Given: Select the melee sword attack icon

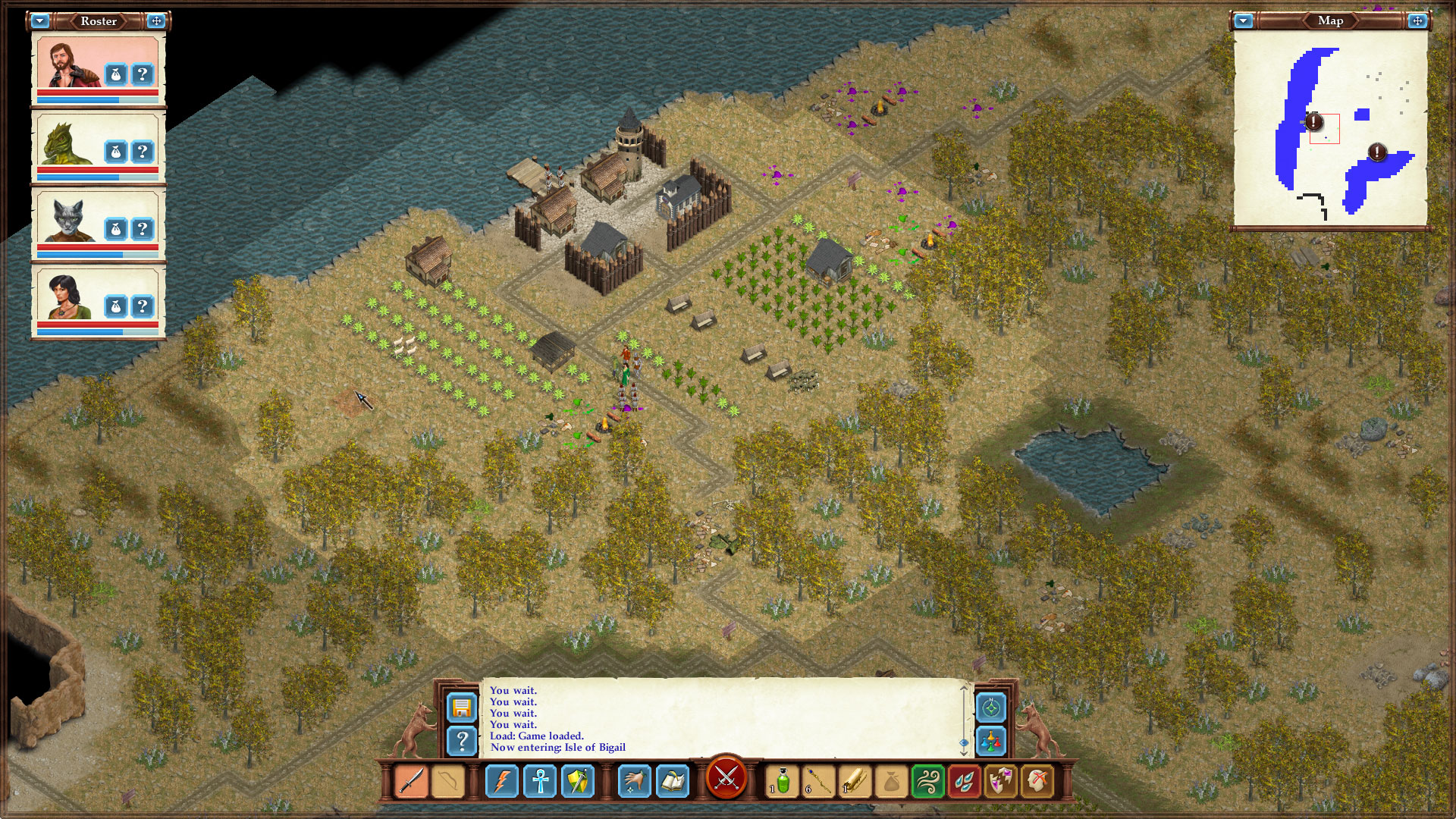Looking at the screenshot, I should [x=411, y=780].
